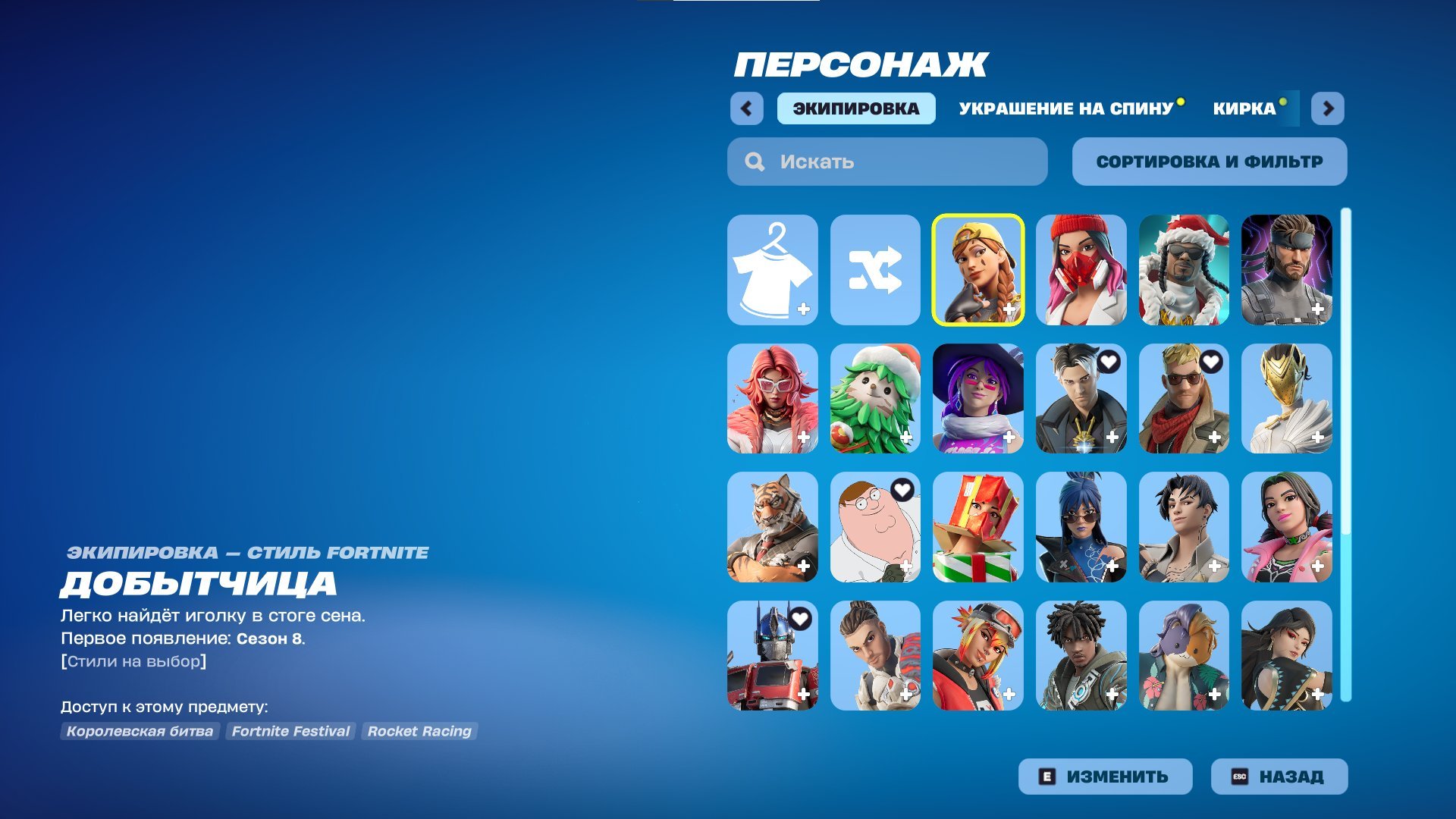Unfavorite the blond sunglasses outfit in row two
The image size is (1456, 819).
[x=1210, y=363]
